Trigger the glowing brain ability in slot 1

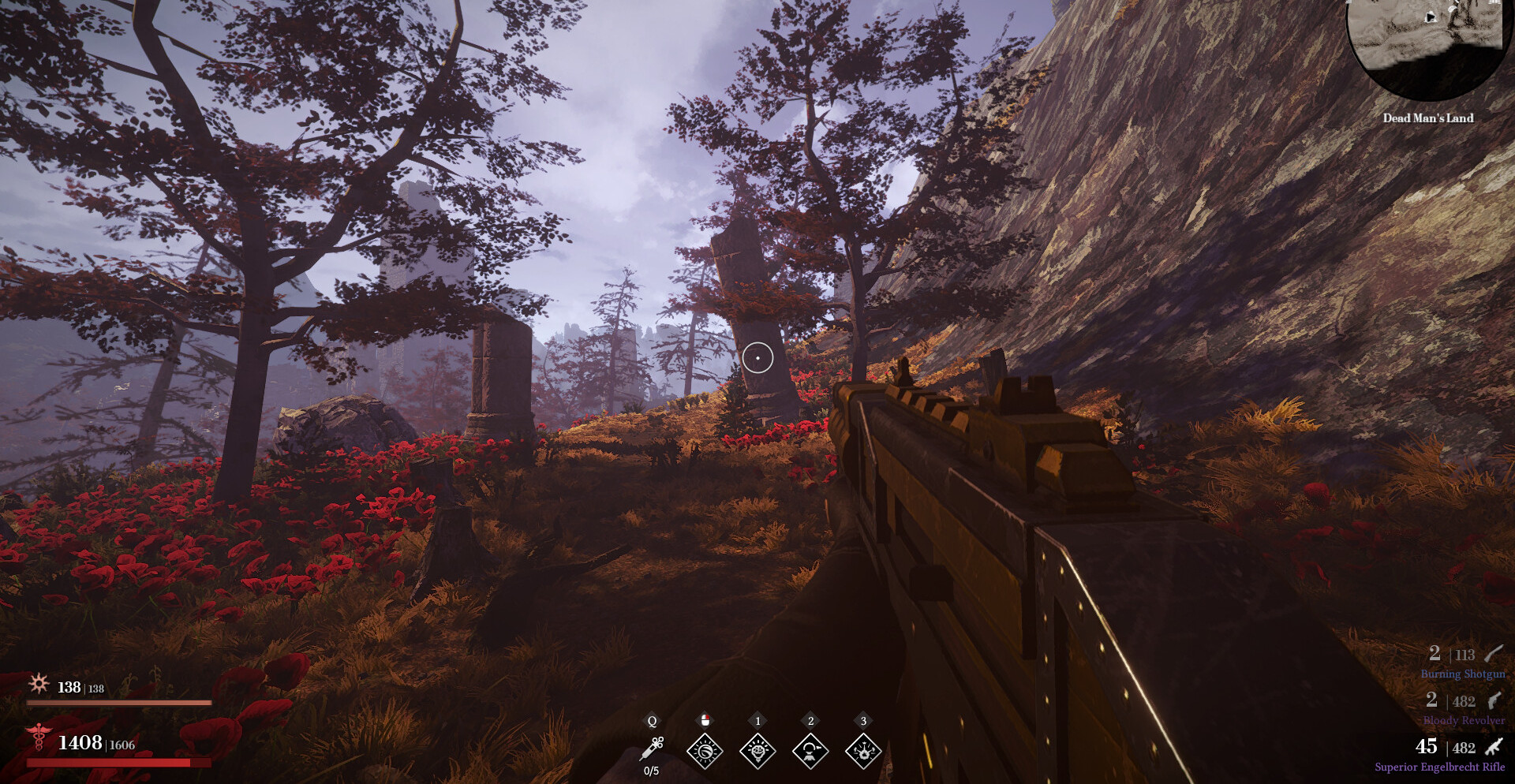(757, 750)
